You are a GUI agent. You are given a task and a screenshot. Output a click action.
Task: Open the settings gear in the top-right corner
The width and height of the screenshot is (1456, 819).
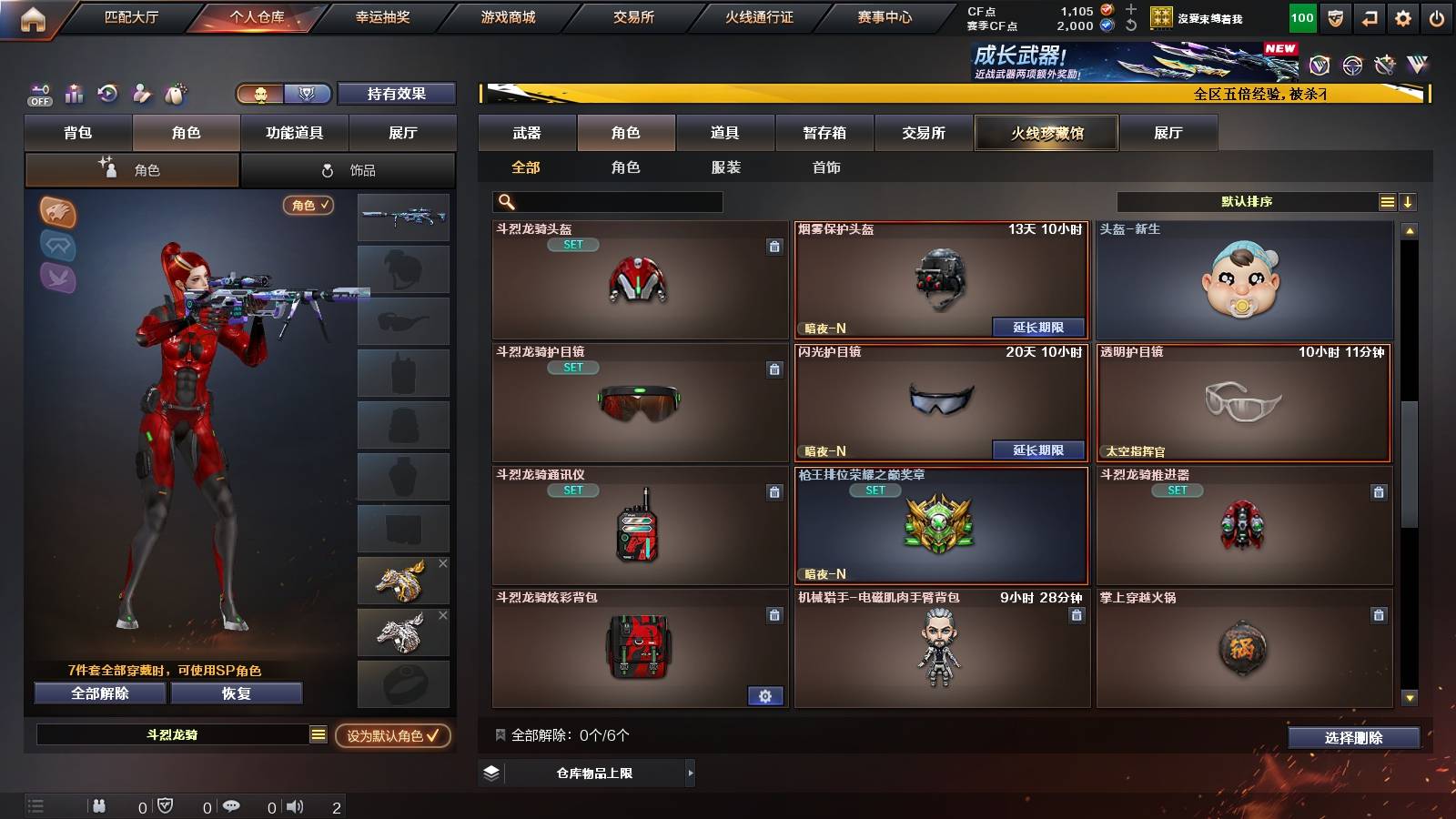pos(1402,16)
